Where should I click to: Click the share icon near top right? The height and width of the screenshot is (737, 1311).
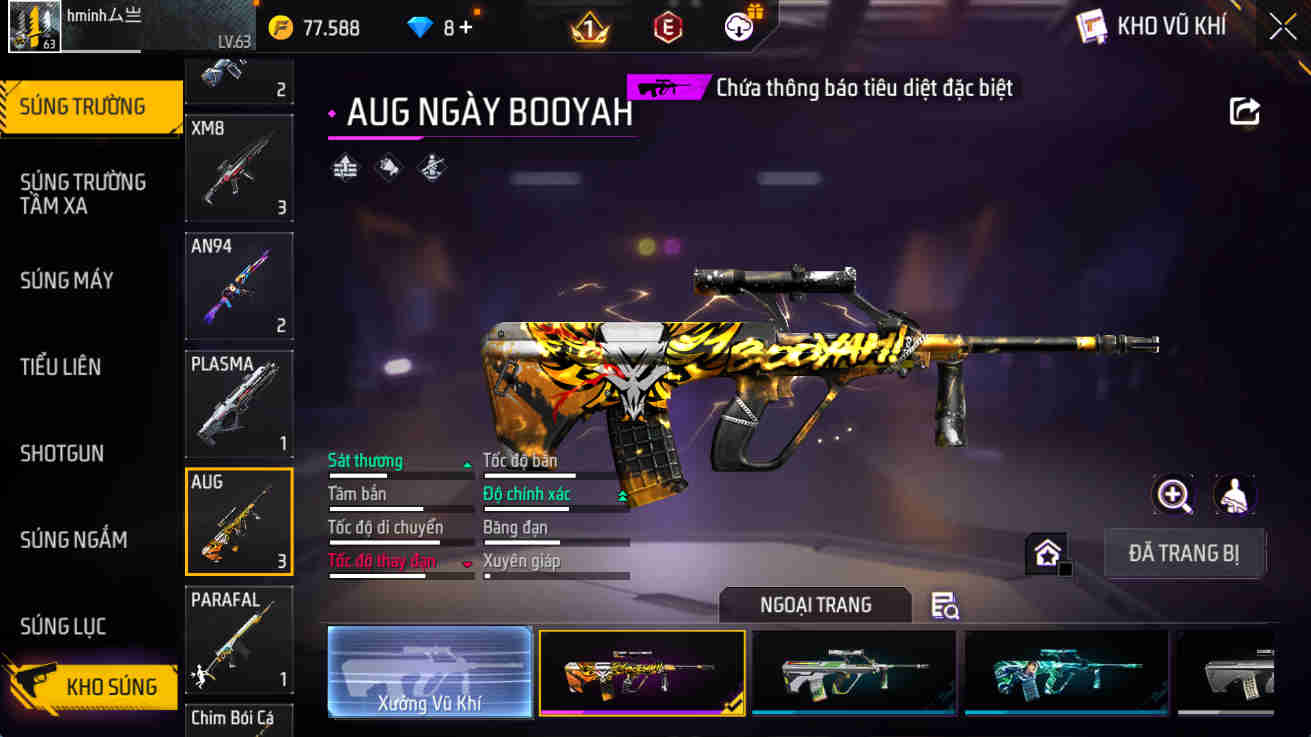point(1244,112)
